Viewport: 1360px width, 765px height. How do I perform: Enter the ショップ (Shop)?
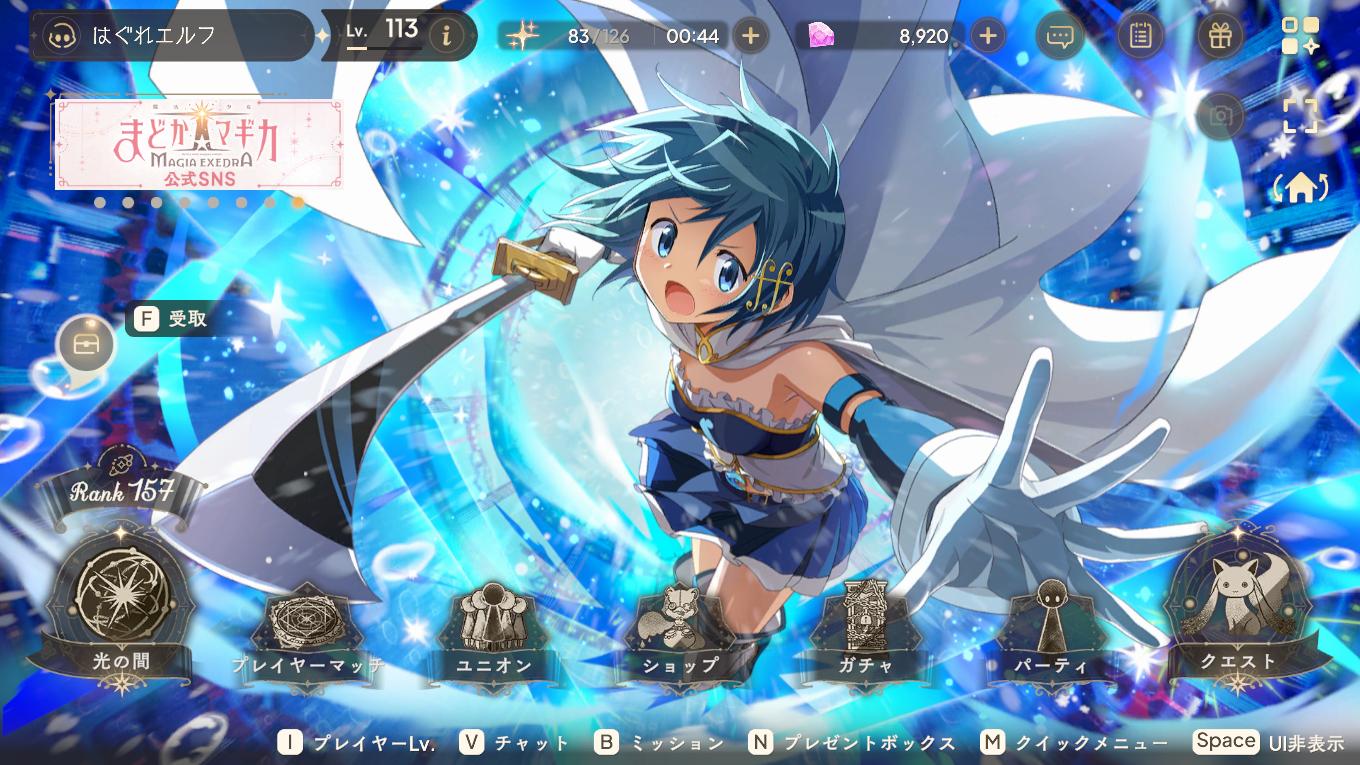pos(680,630)
